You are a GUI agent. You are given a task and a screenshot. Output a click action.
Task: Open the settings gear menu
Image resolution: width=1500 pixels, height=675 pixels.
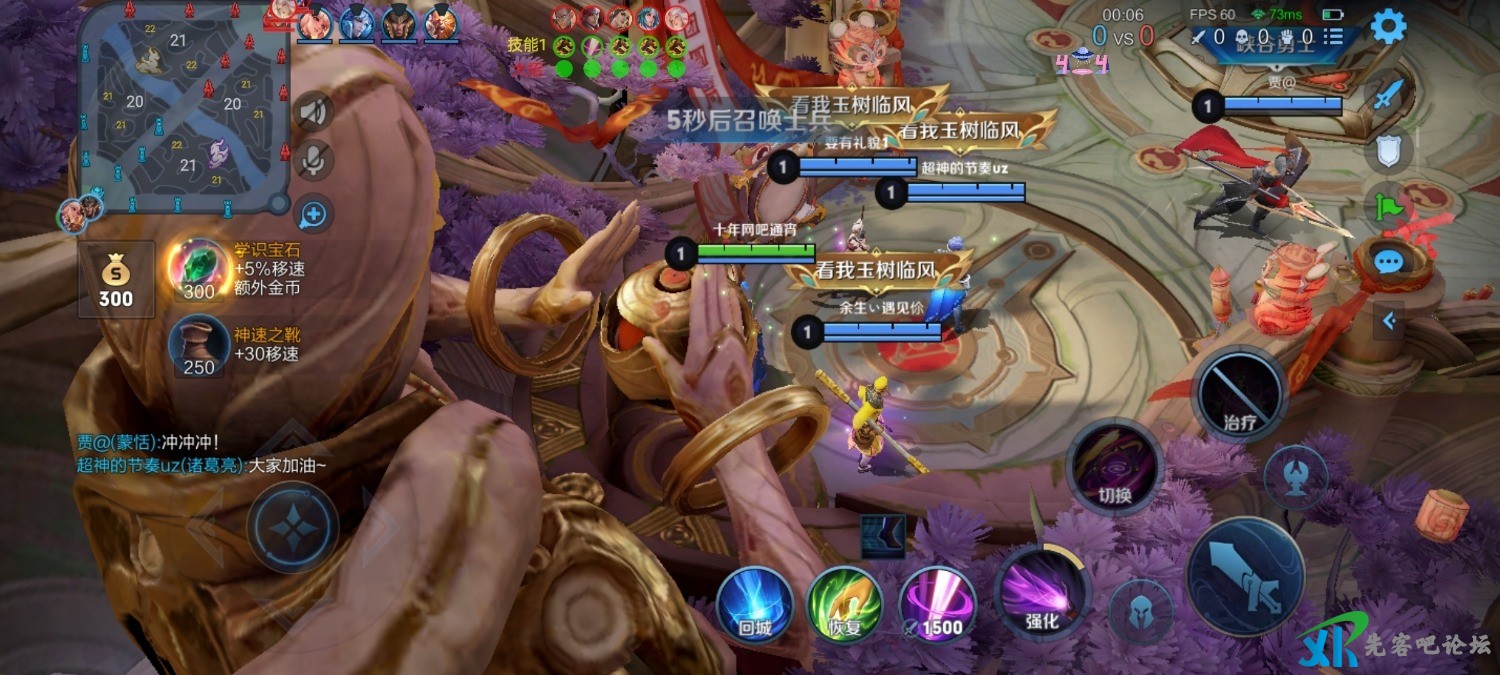point(1388,27)
